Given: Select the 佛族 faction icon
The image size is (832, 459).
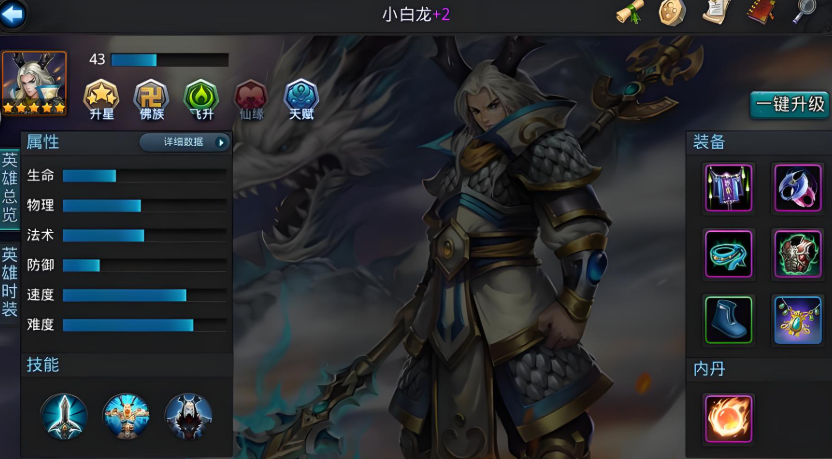Looking at the screenshot, I should tap(151, 97).
